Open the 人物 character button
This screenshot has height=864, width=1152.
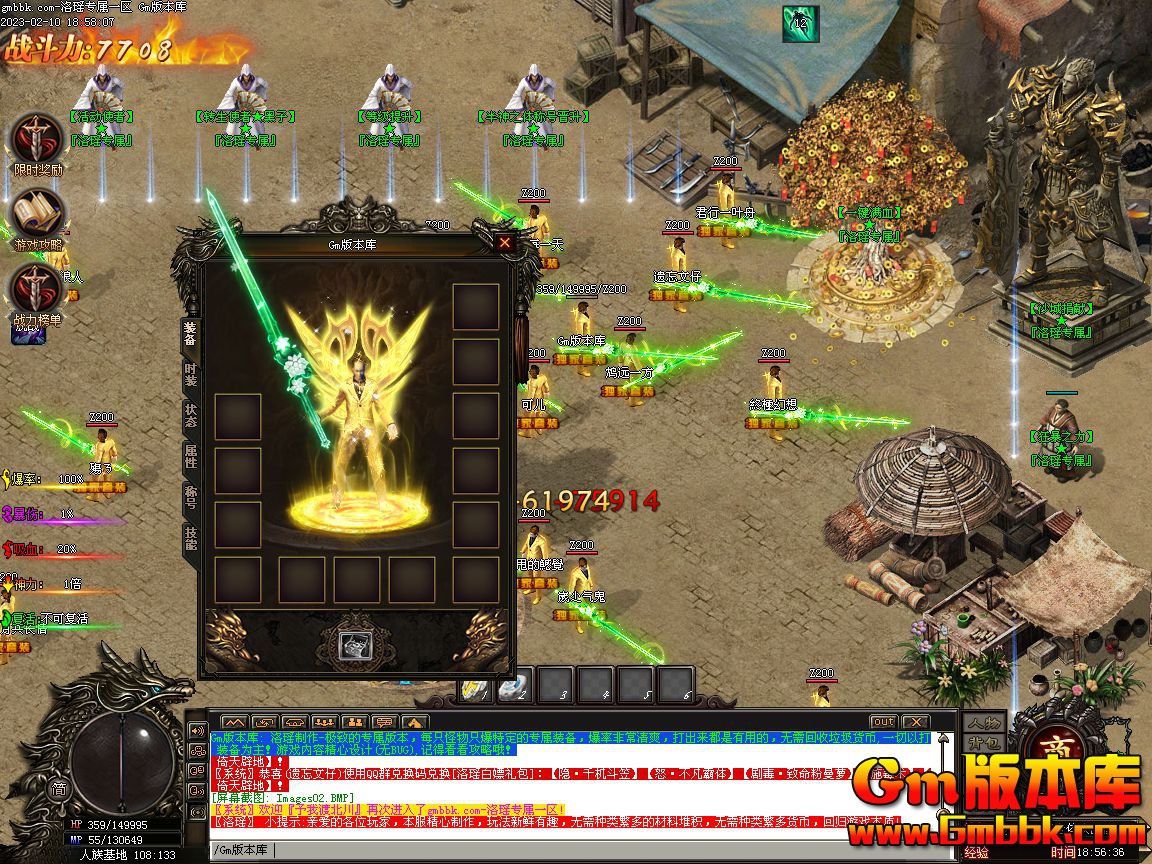[983, 723]
